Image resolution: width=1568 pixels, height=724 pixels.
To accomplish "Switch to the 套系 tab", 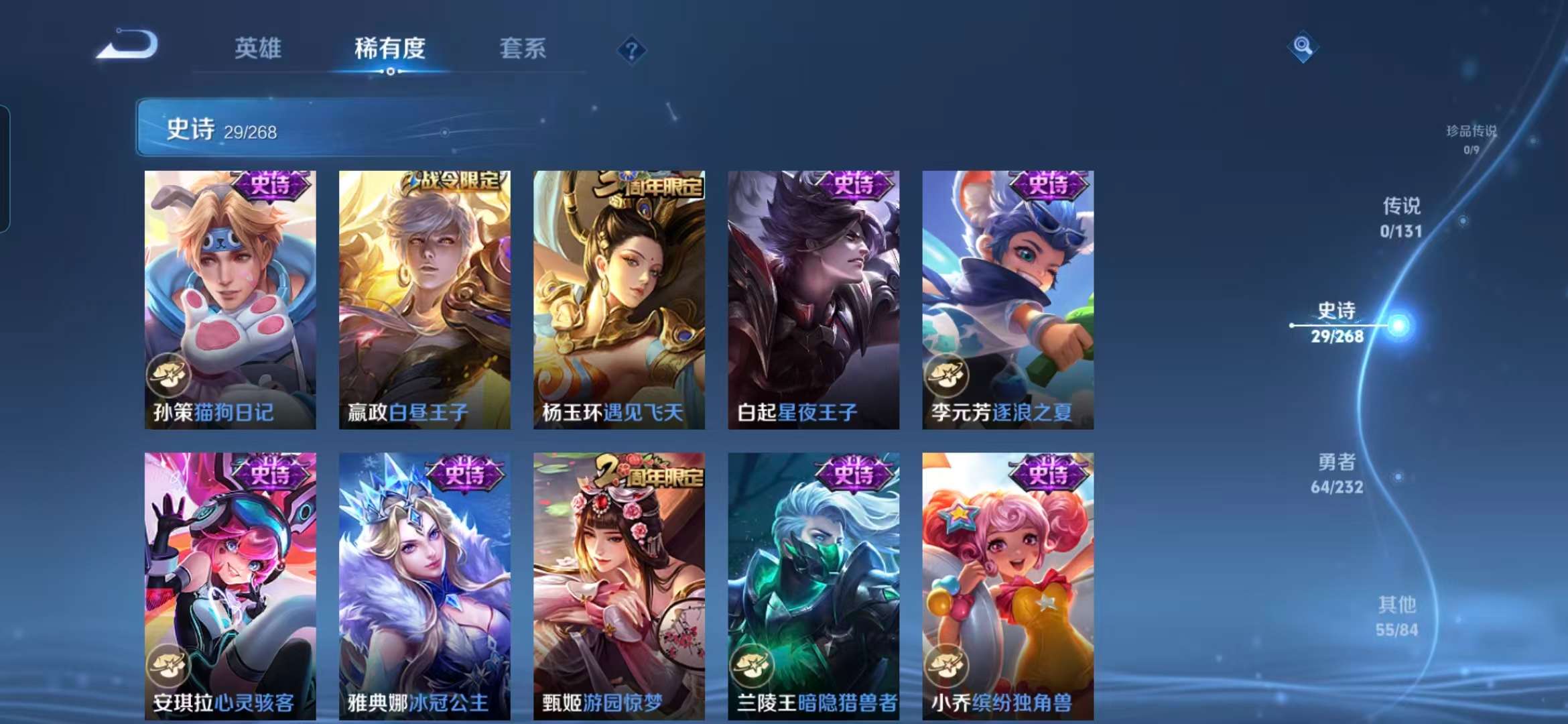I will pyautogui.click(x=523, y=48).
